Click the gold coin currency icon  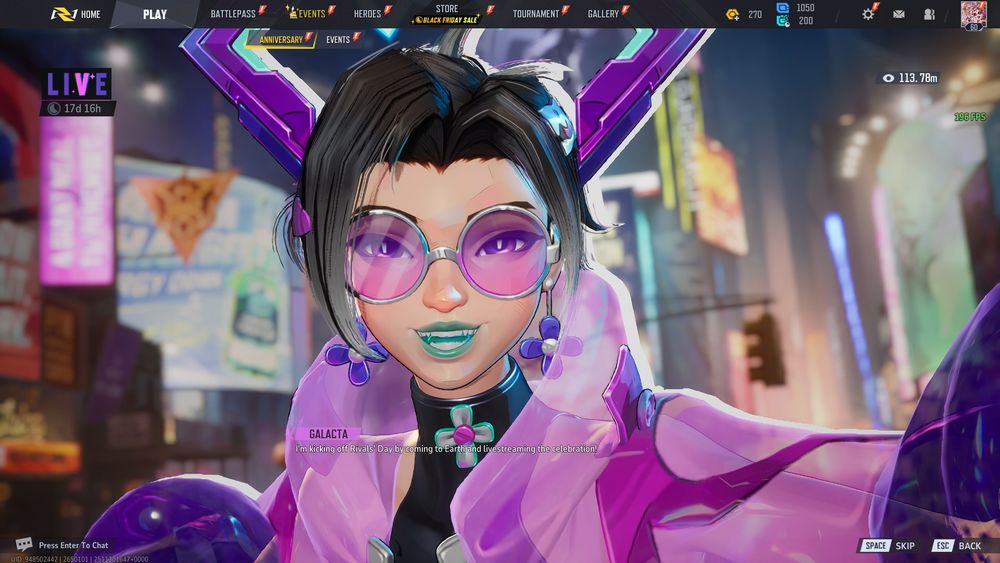(x=732, y=14)
